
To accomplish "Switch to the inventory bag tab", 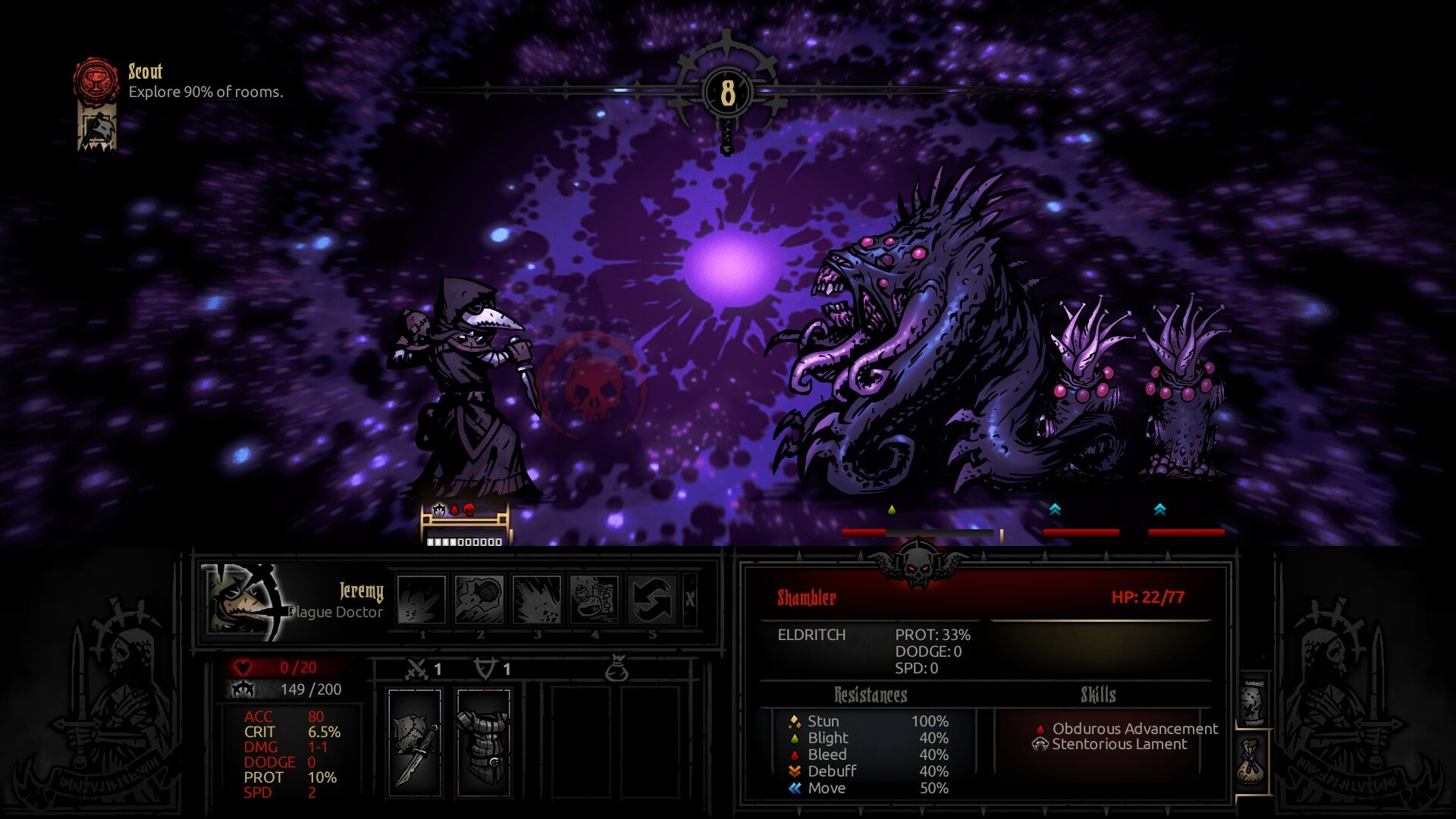I will [x=1253, y=762].
